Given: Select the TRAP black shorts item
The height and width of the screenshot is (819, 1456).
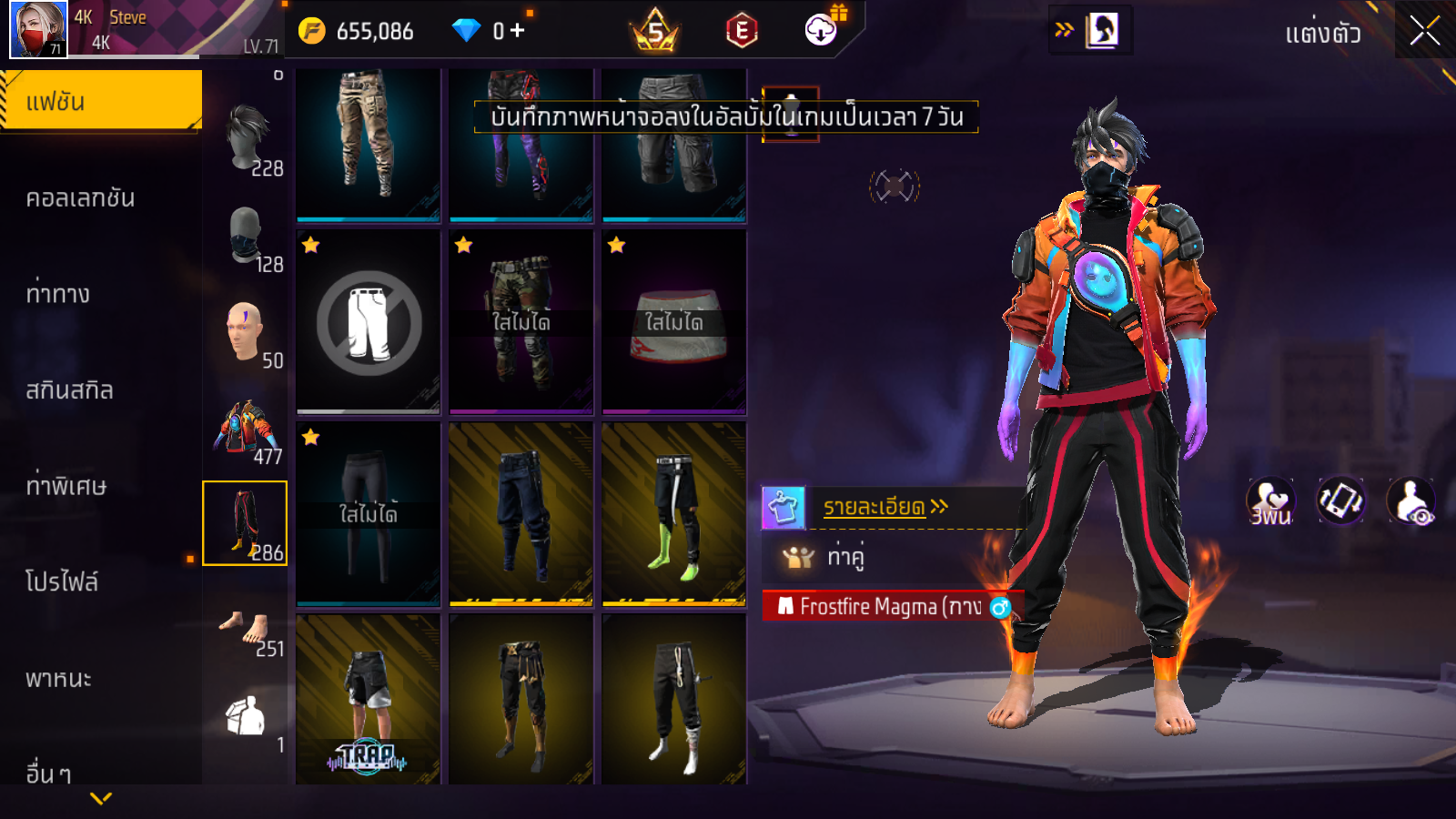Looking at the screenshot, I should coord(369,699).
